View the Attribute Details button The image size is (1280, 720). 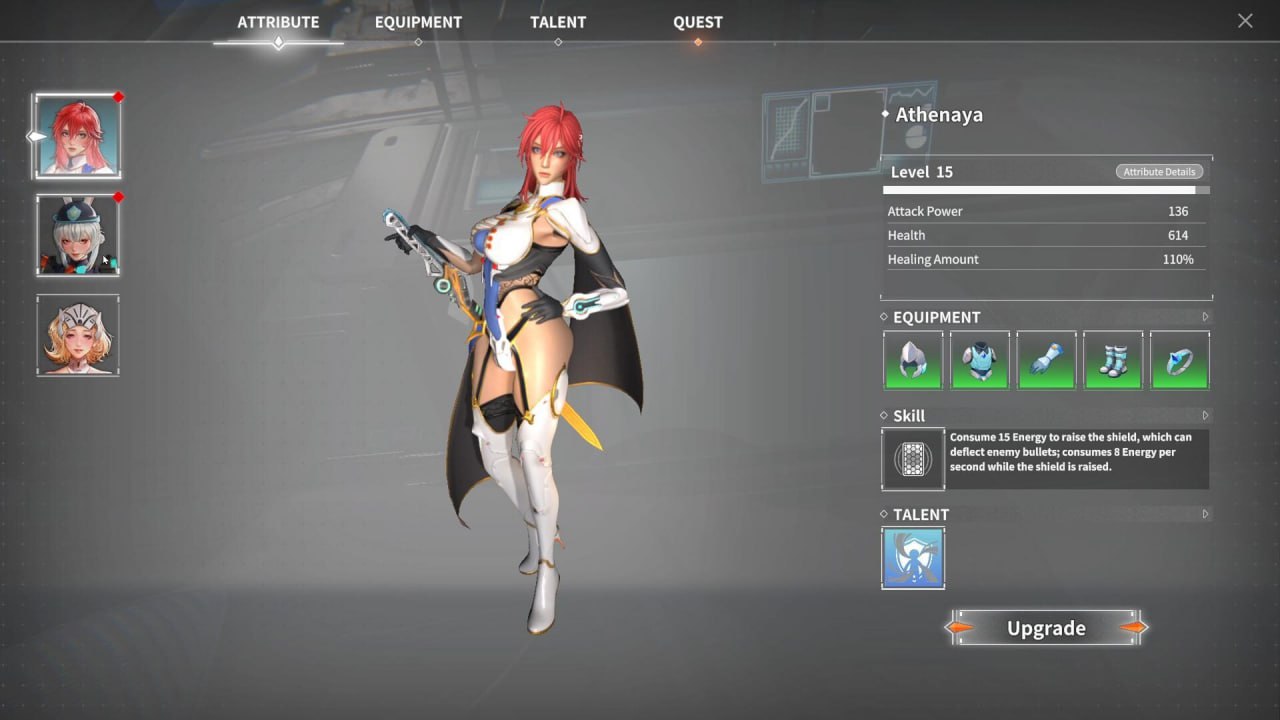pos(1159,171)
